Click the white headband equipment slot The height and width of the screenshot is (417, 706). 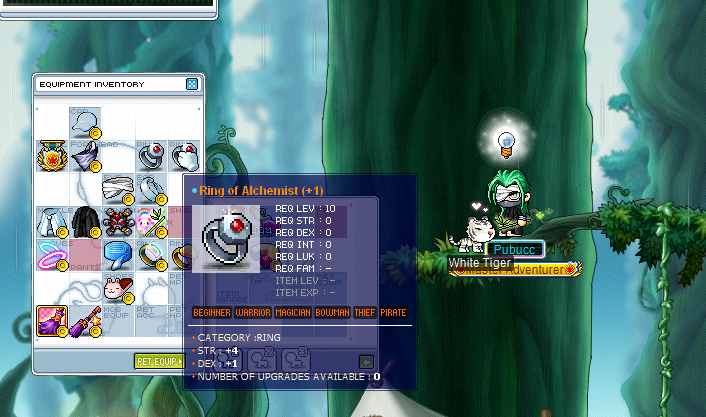(x=117, y=187)
